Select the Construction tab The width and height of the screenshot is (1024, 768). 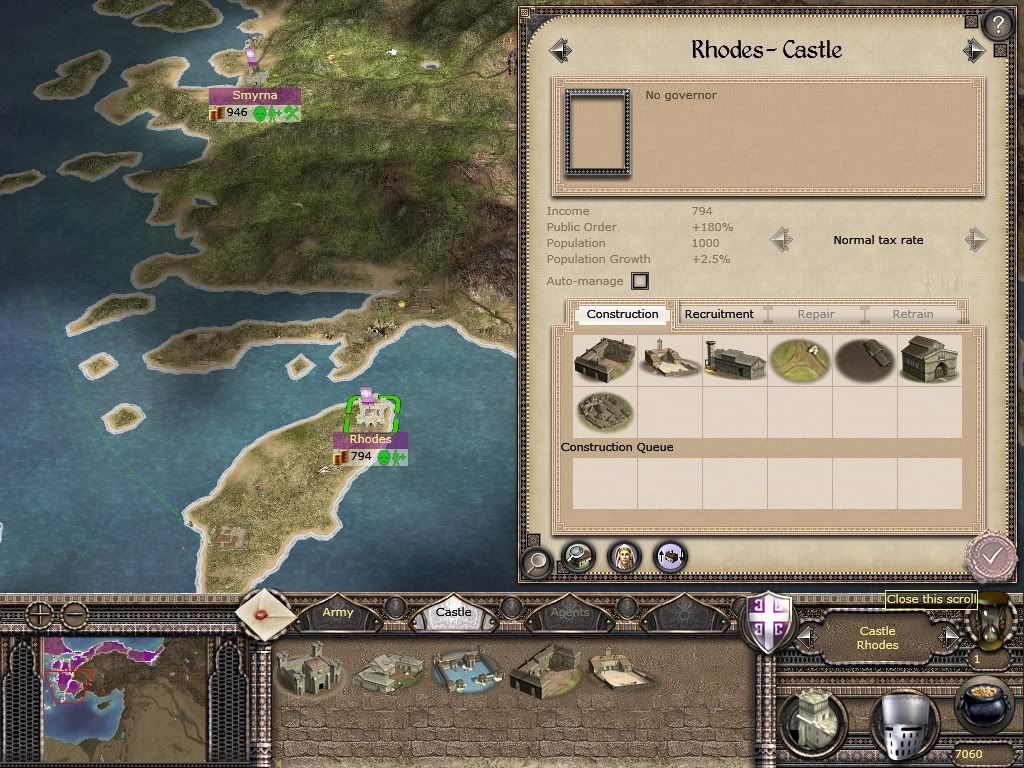(622, 314)
